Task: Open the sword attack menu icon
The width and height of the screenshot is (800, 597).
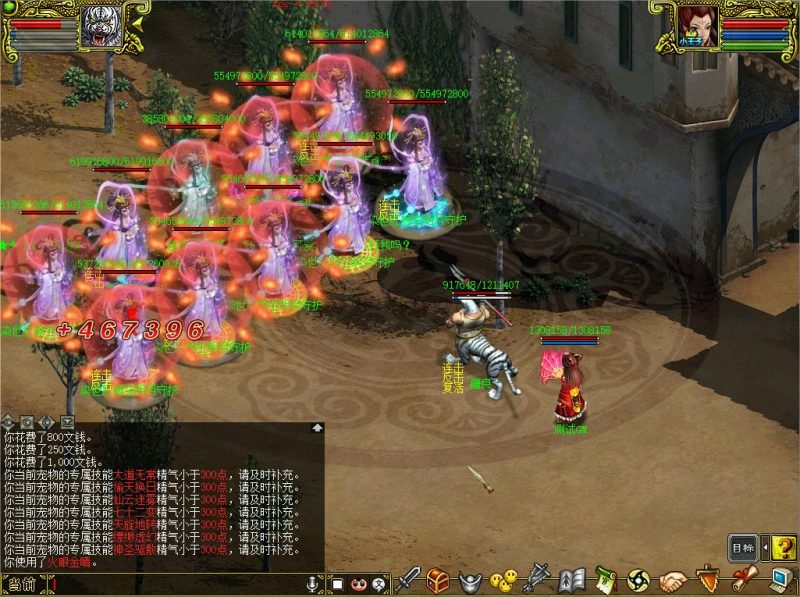Action: pos(408,579)
